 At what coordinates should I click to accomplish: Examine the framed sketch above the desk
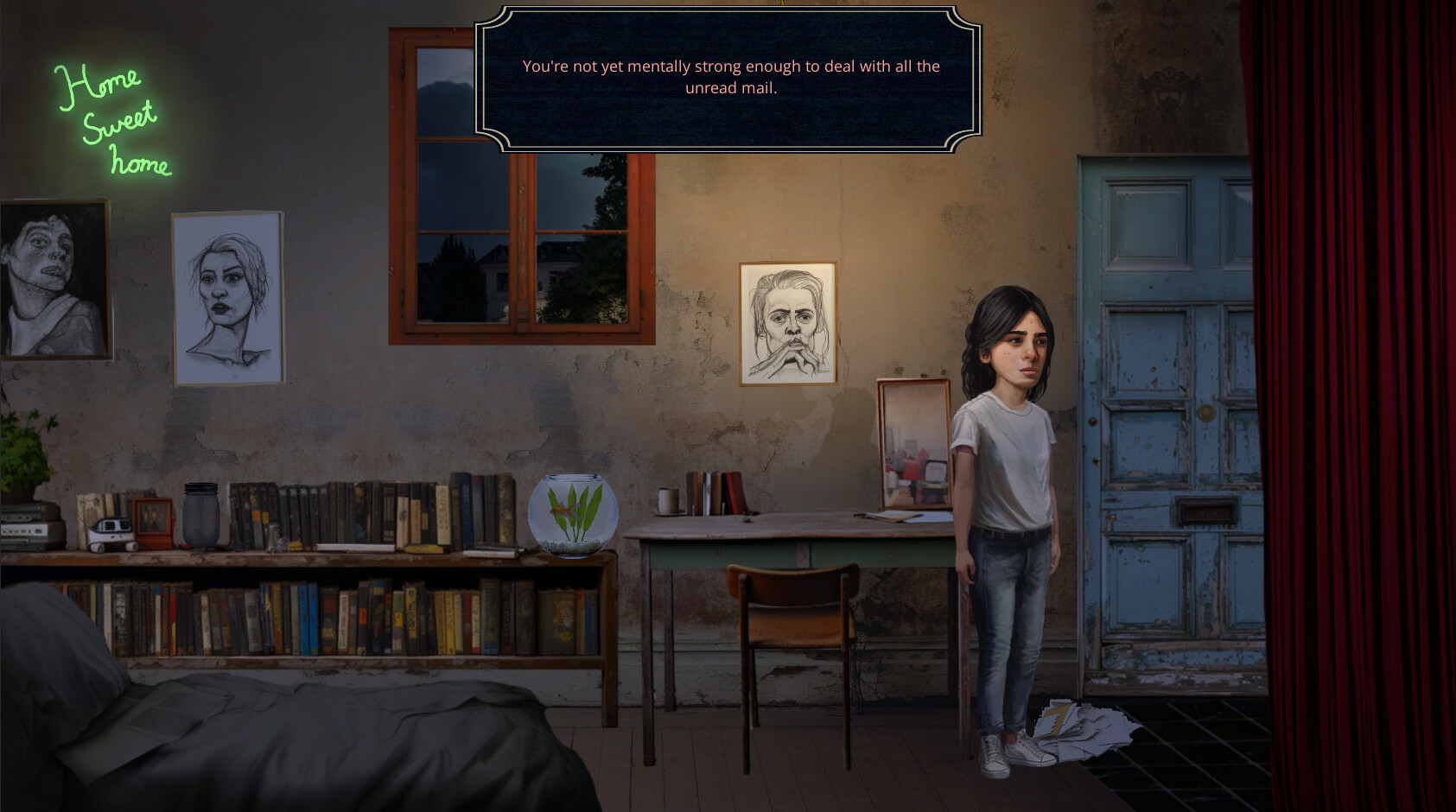pos(786,324)
